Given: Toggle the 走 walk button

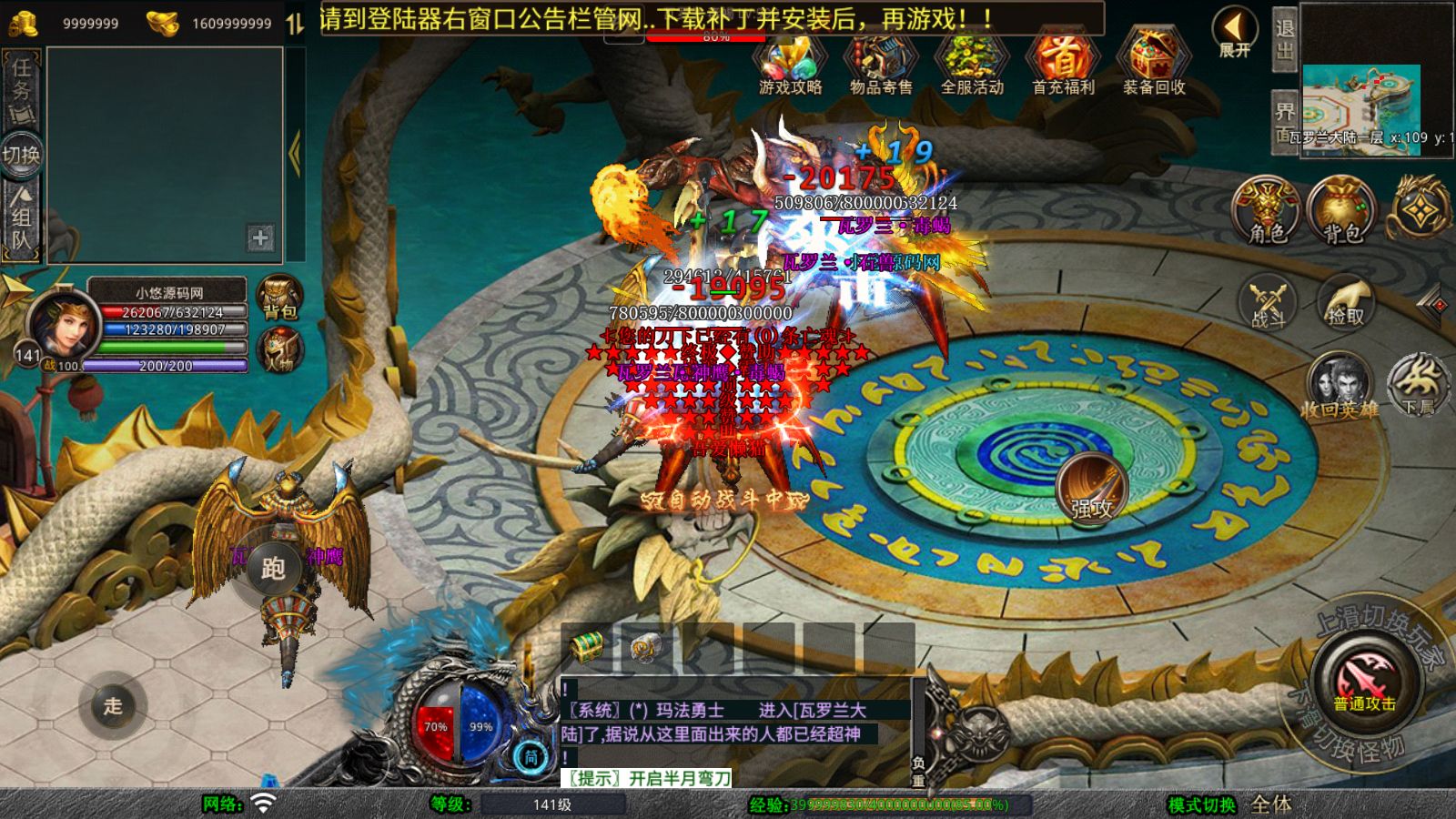Looking at the screenshot, I should click(x=113, y=705).
